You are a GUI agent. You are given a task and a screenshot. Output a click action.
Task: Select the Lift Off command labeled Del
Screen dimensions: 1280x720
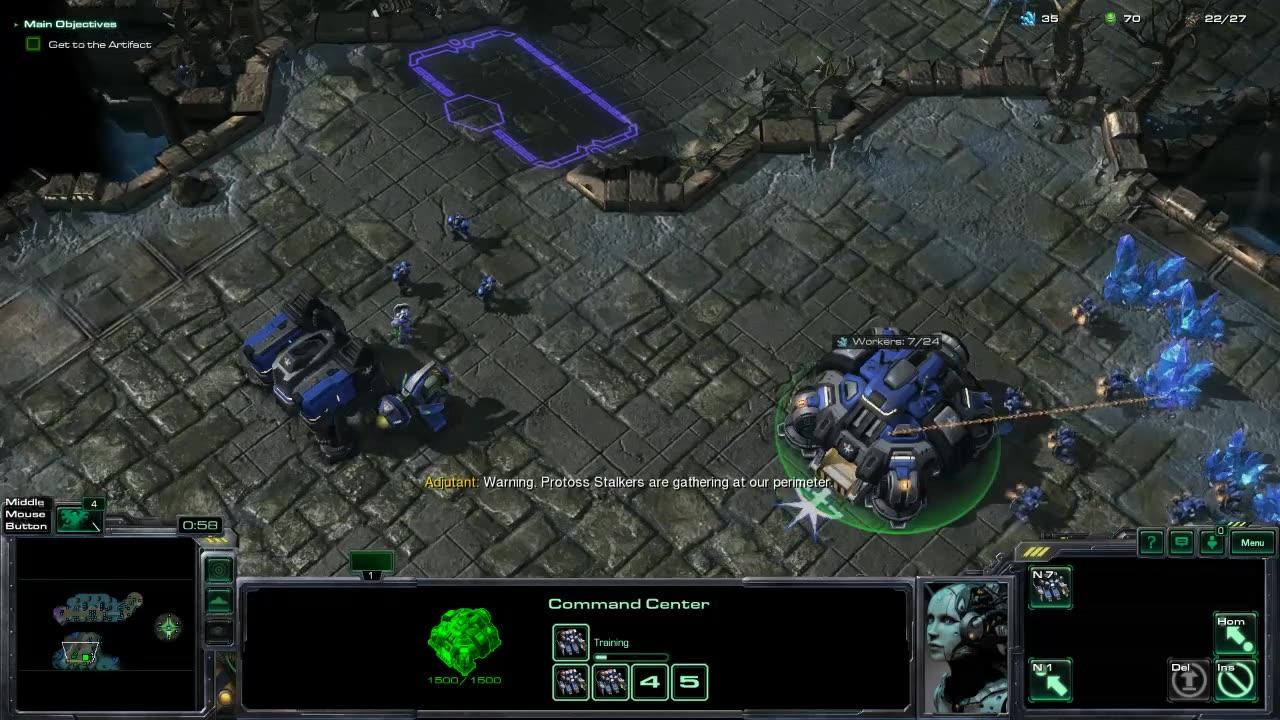point(1188,679)
